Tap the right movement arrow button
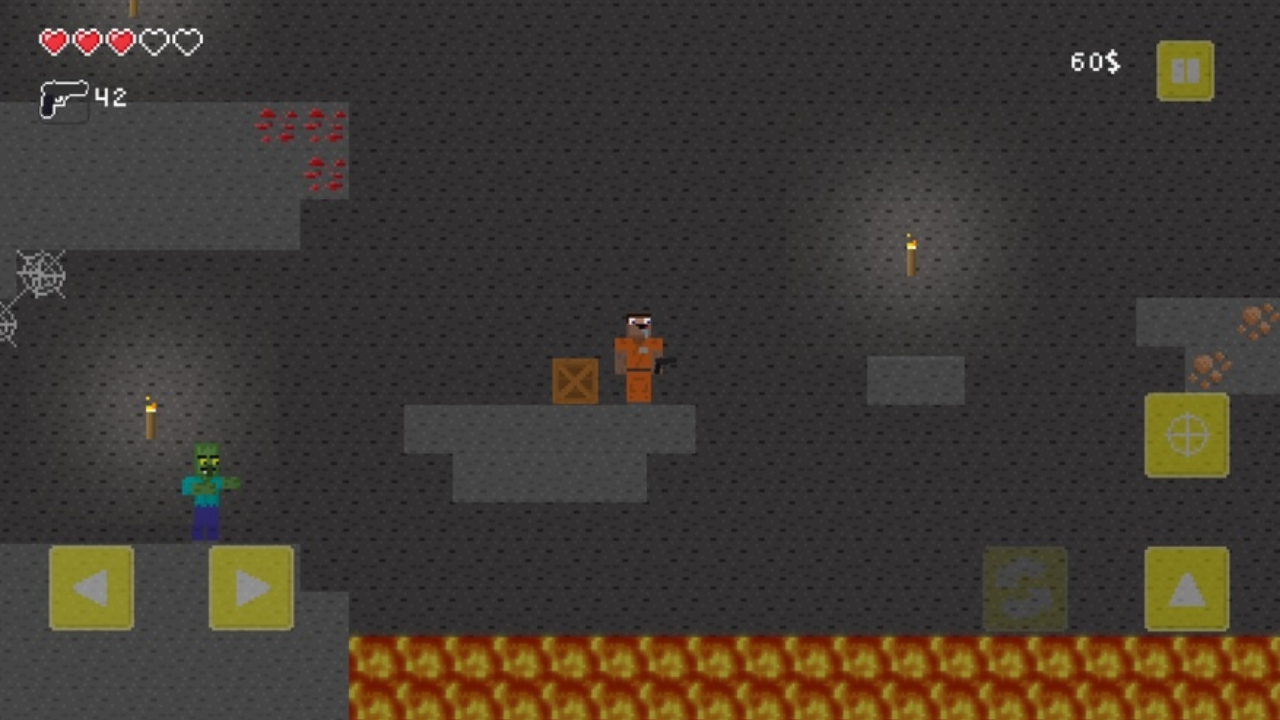1280x720 pixels. point(250,589)
